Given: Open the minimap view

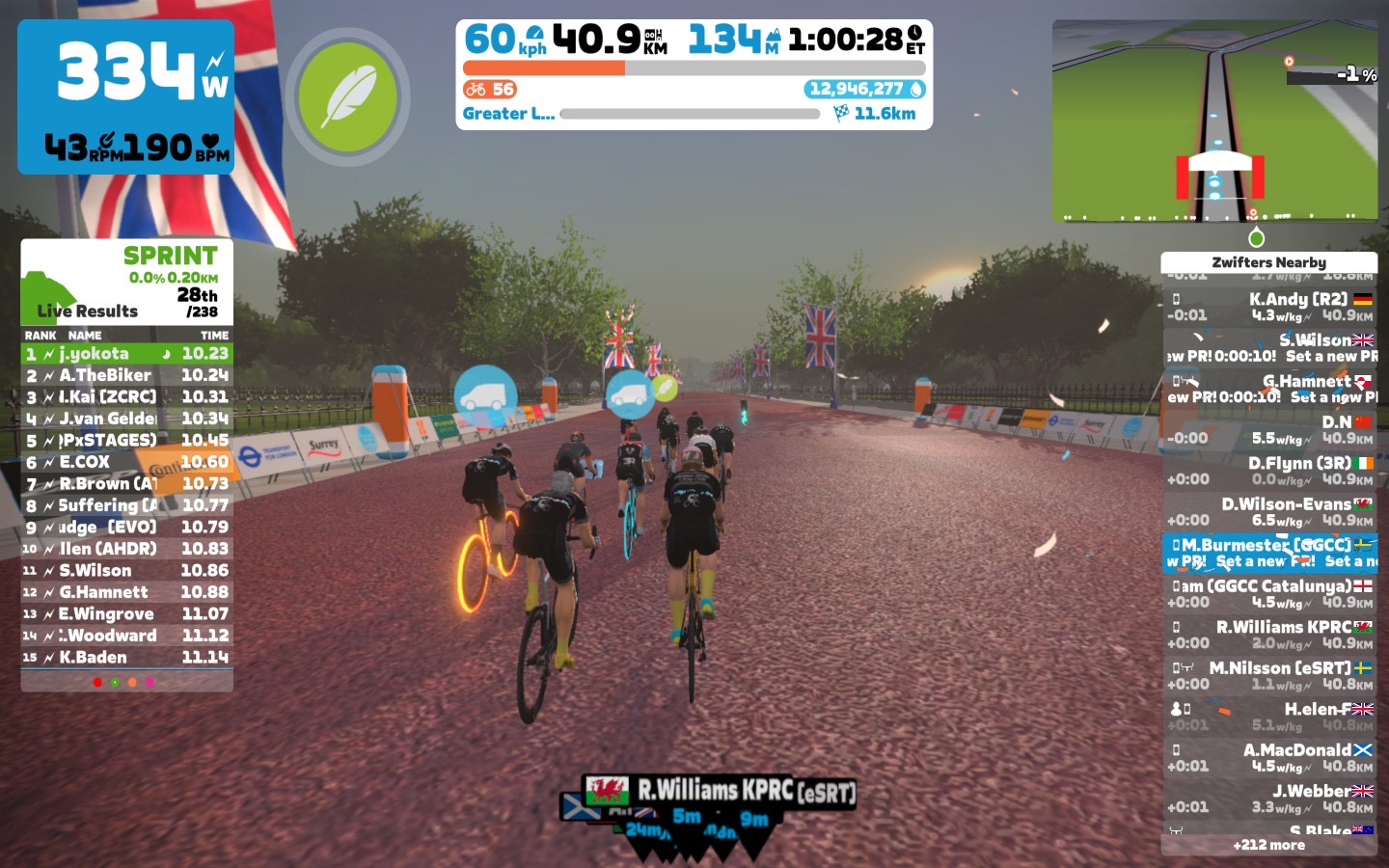Looking at the screenshot, I should click(1214, 121).
